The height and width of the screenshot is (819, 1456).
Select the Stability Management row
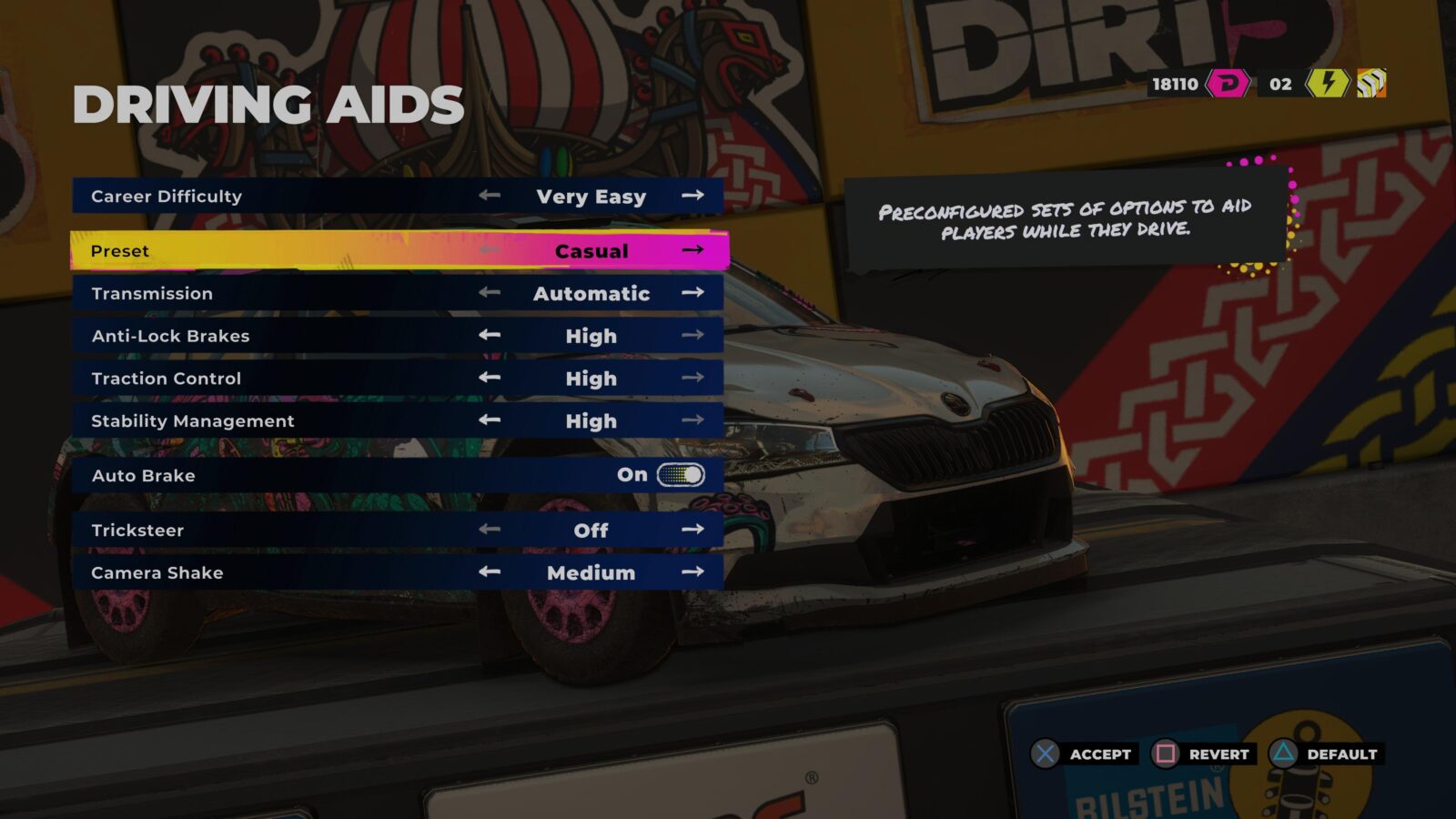273,420
